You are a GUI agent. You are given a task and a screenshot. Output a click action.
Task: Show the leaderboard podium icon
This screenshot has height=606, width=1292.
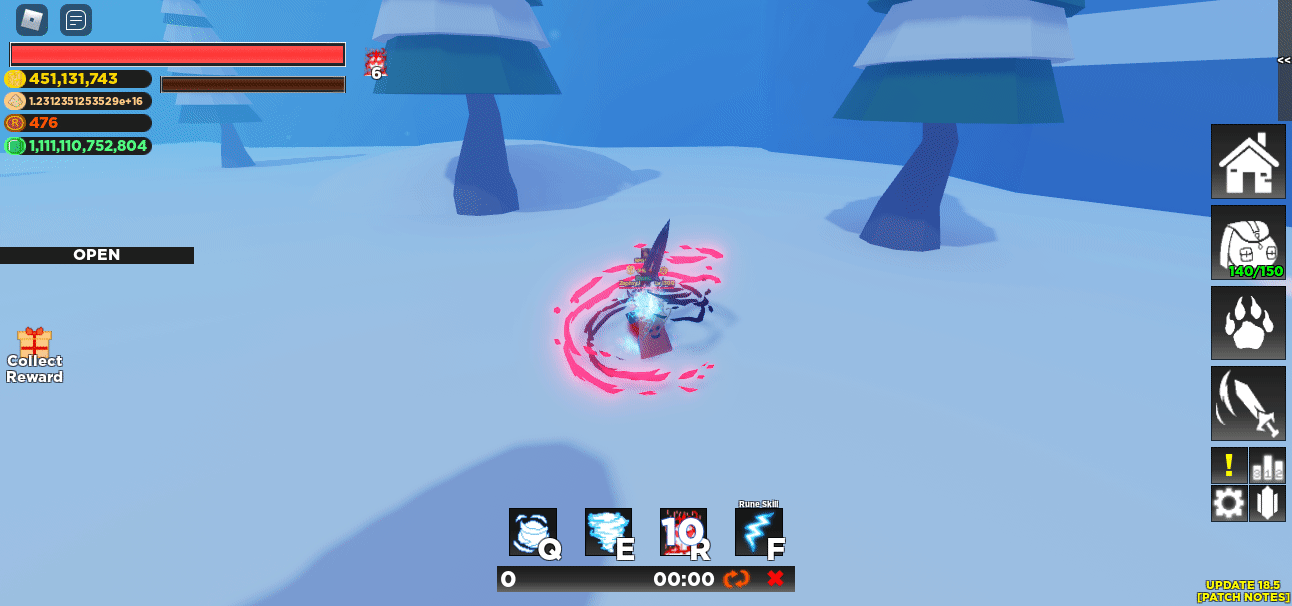[x=1267, y=465]
